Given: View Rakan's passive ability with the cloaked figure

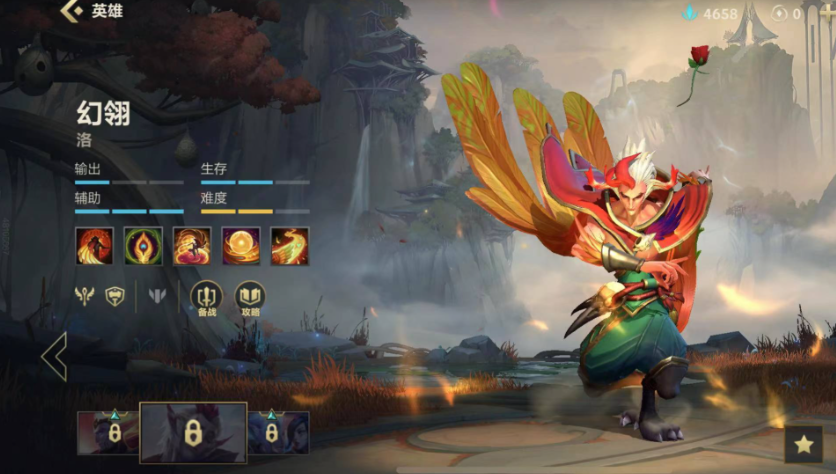Looking at the screenshot, I should (94, 246).
